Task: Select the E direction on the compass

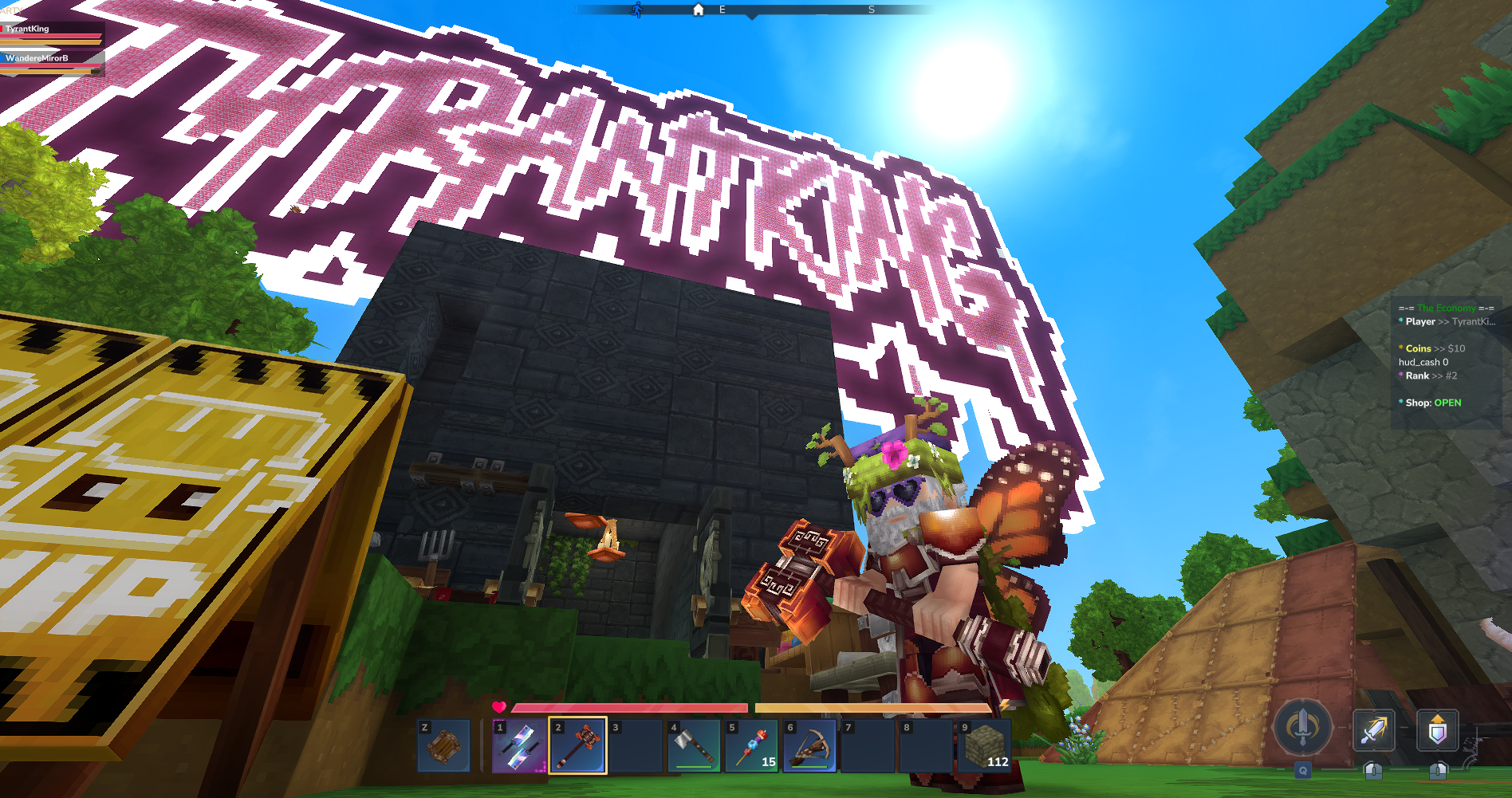Action: click(x=722, y=10)
